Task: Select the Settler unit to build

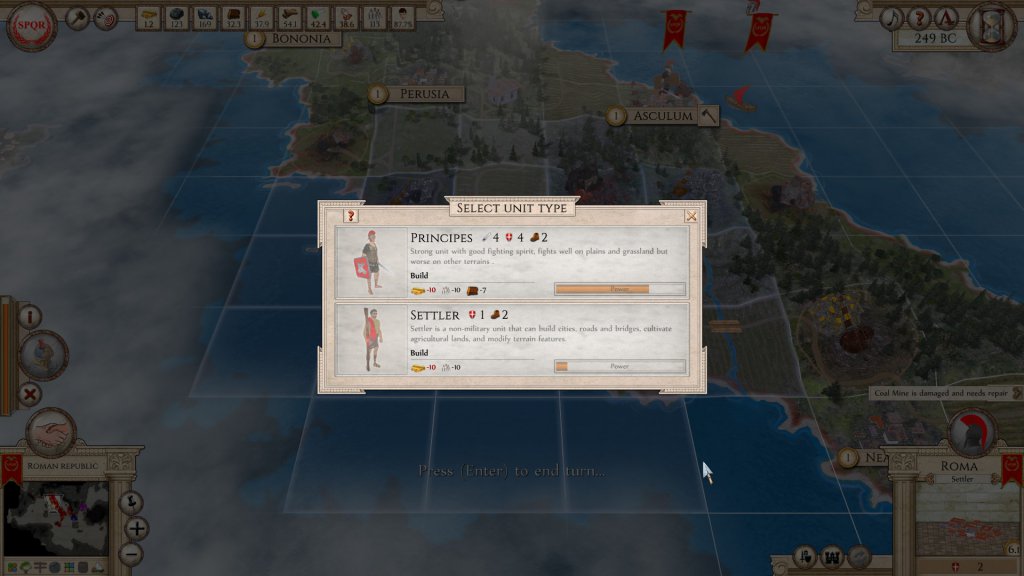Action: 511,339
